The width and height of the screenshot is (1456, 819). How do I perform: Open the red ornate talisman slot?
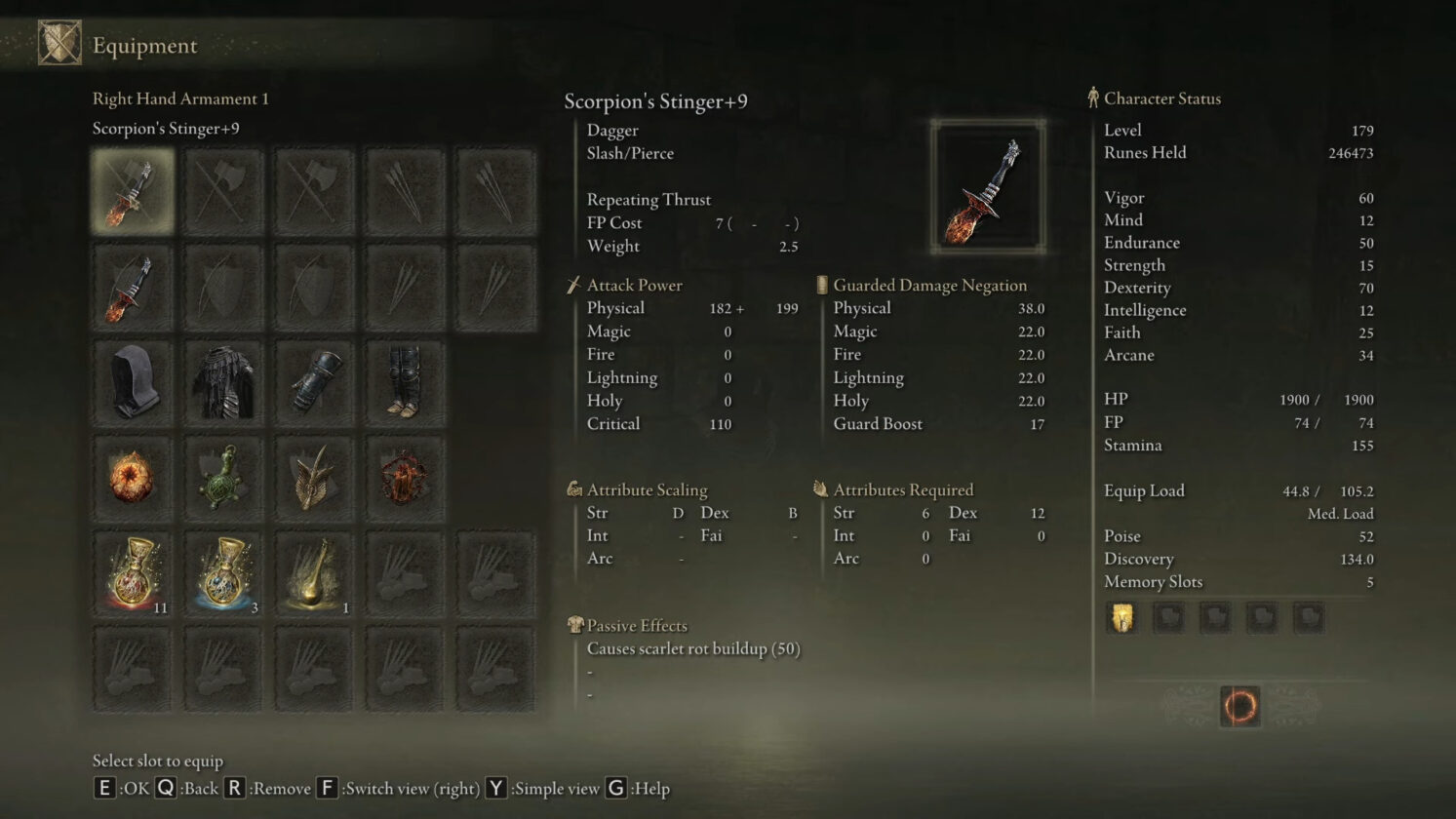point(405,479)
